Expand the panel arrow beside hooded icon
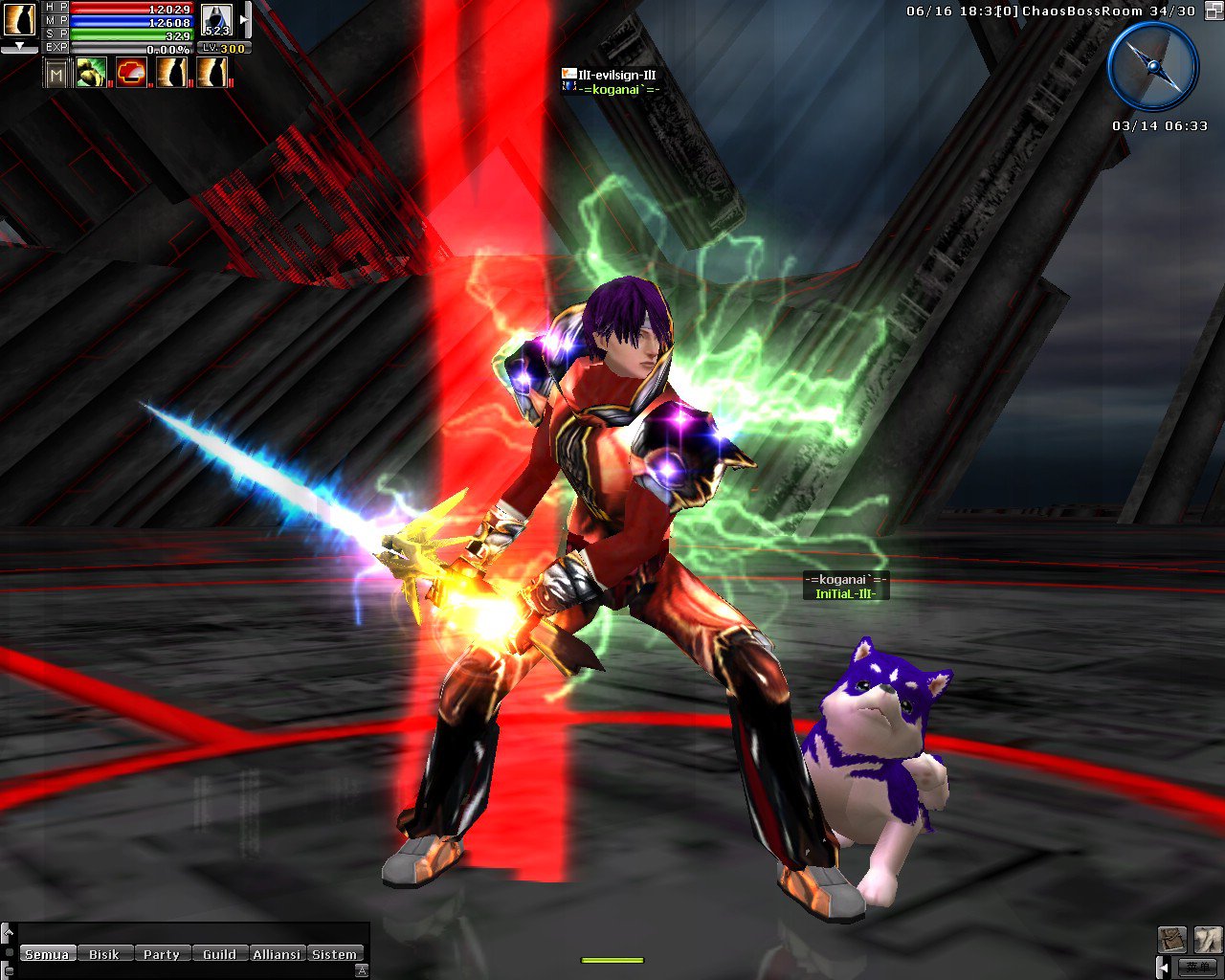The image size is (1225, 980). point(245,19)
